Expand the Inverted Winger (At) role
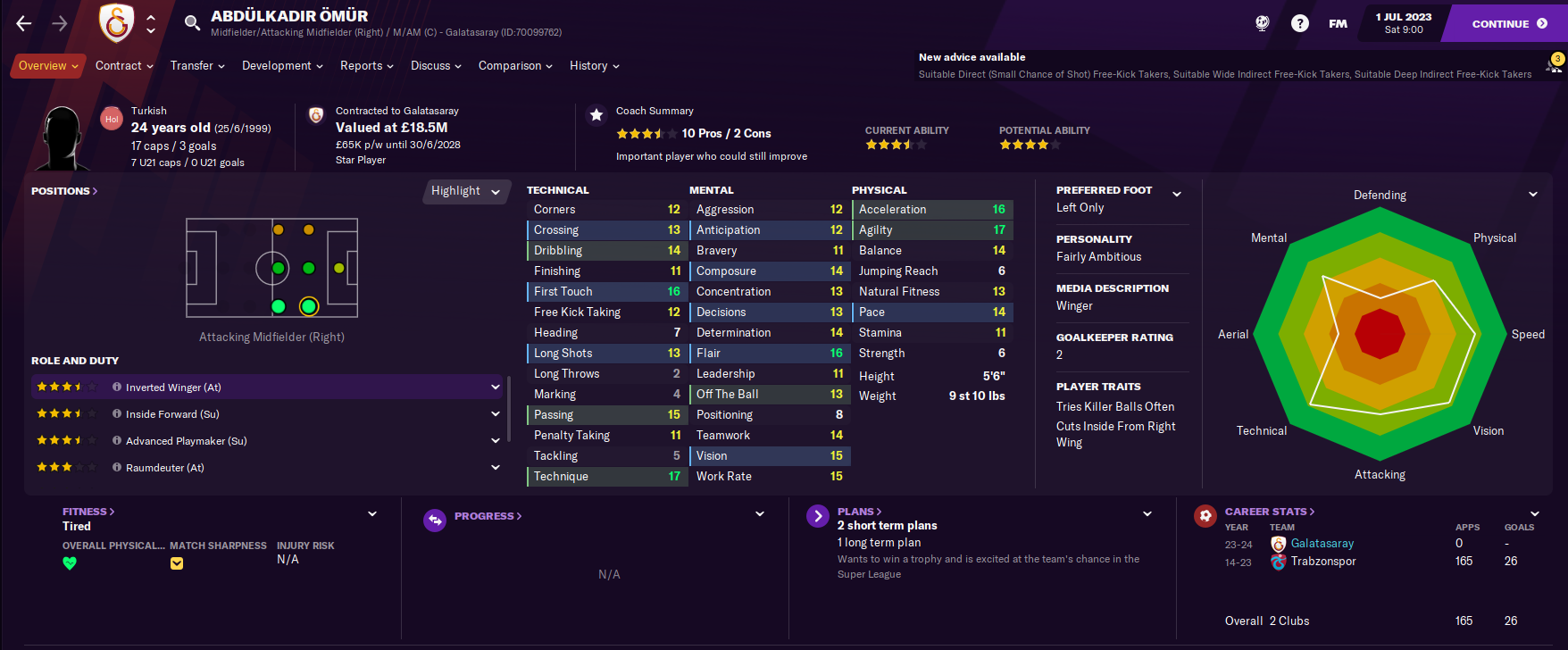The height and width of the screenshot is (650, 1568). [x=496, y=387]
